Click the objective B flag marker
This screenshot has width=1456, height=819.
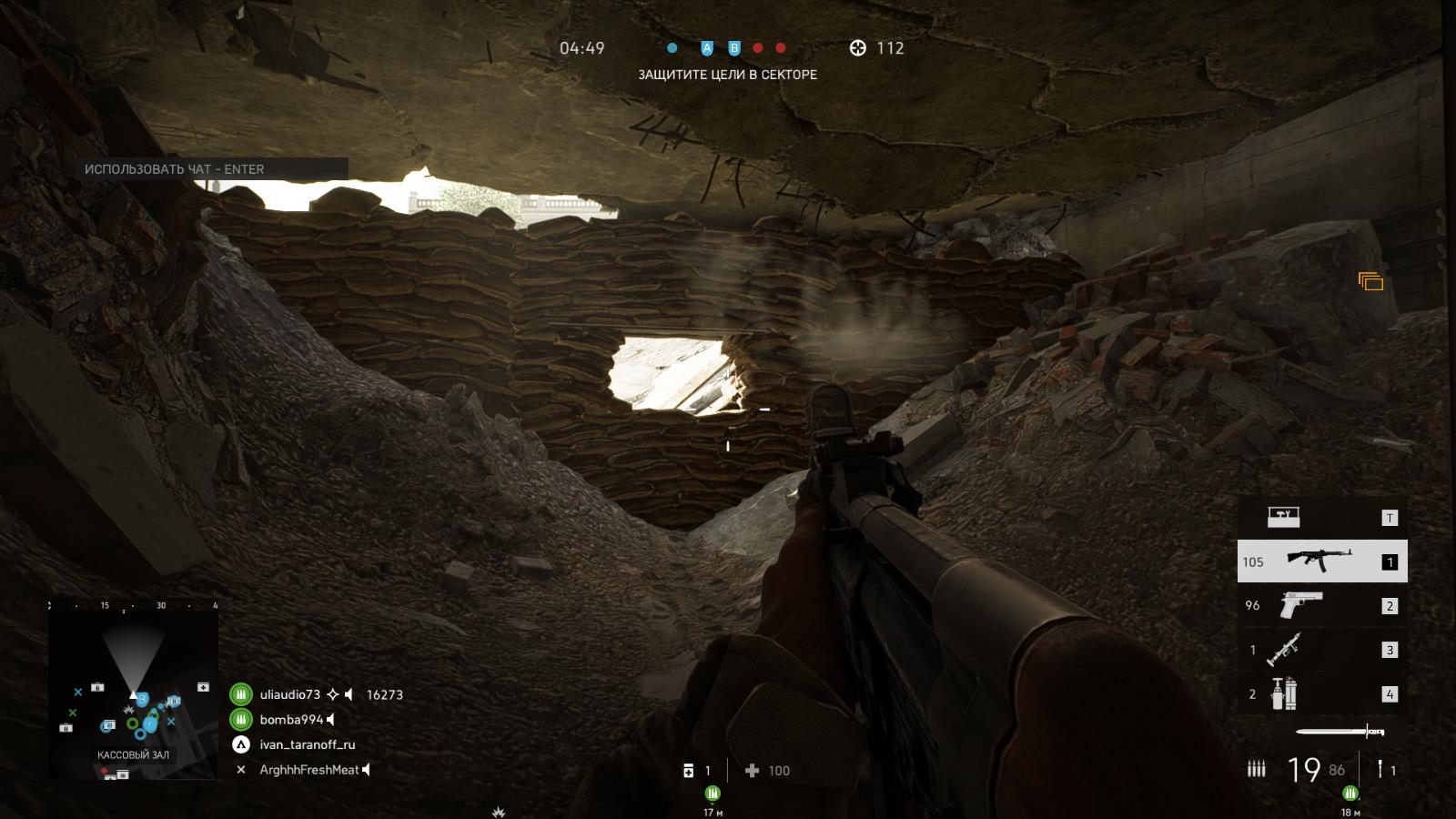click(734, 48)
